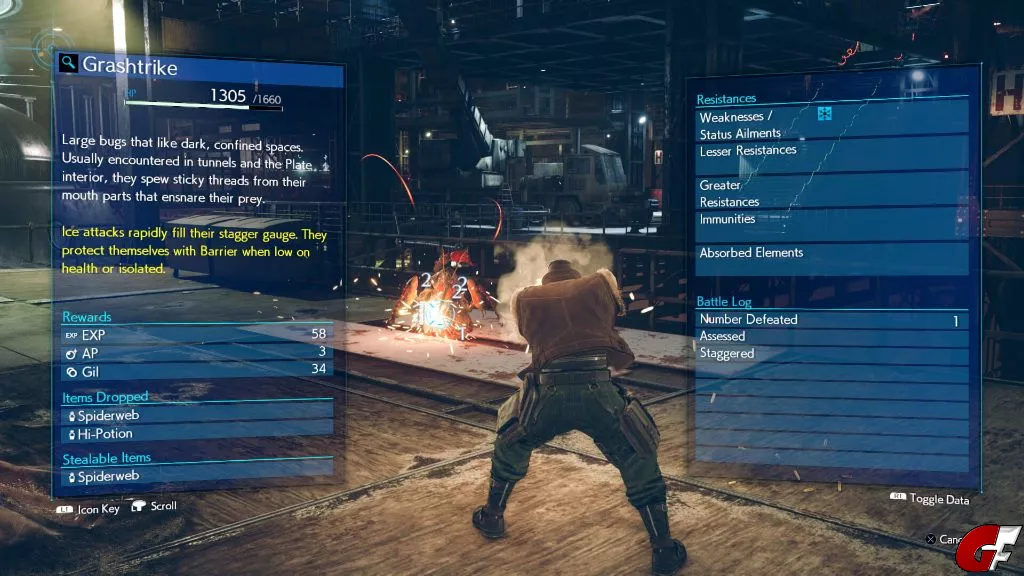Viewport: 1024px width, 576px height.
Task: Select the Assessed battle log row
Action: [832, 337]
